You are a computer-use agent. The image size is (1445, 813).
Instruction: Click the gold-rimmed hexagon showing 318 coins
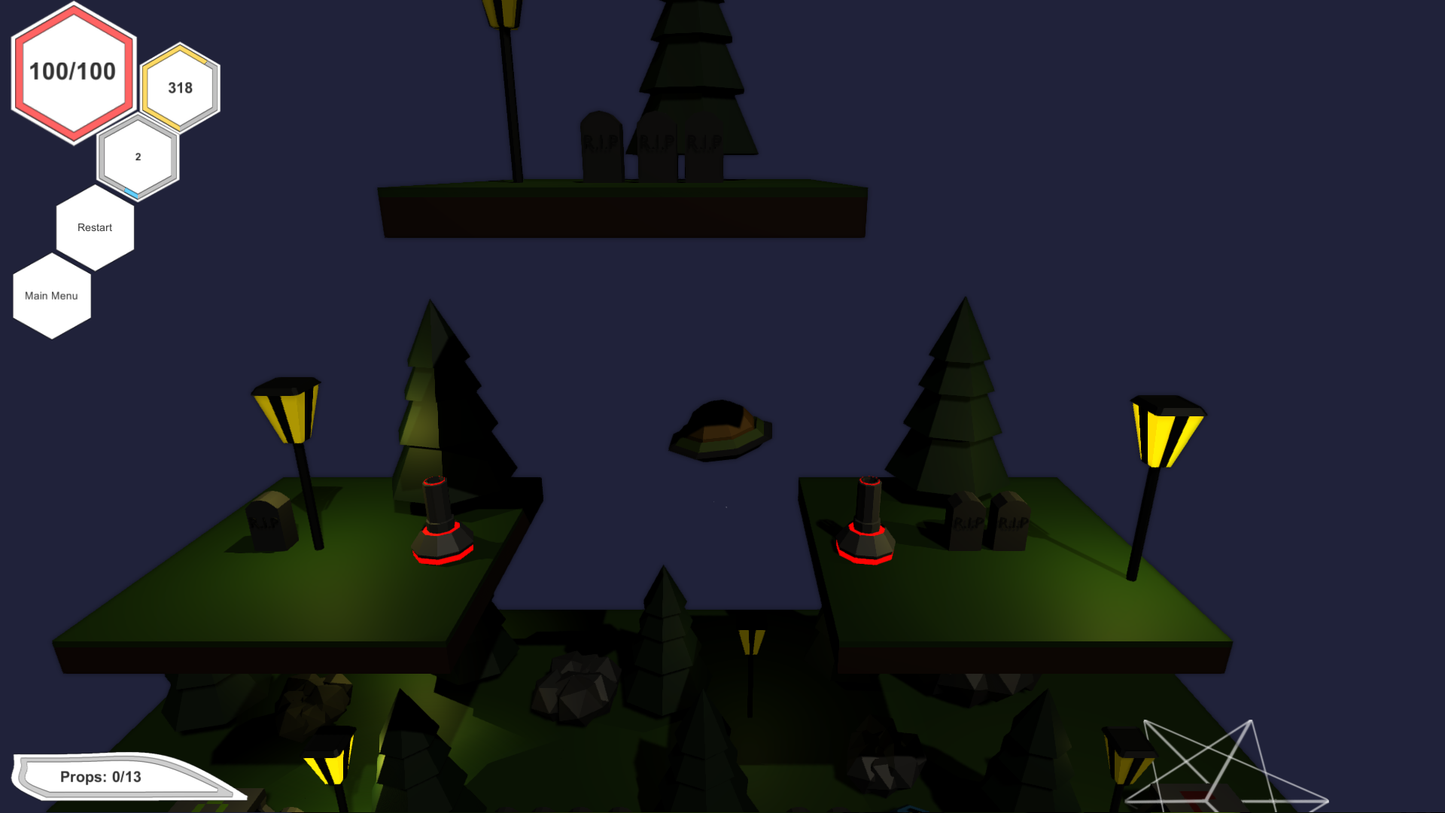(180, 88)
